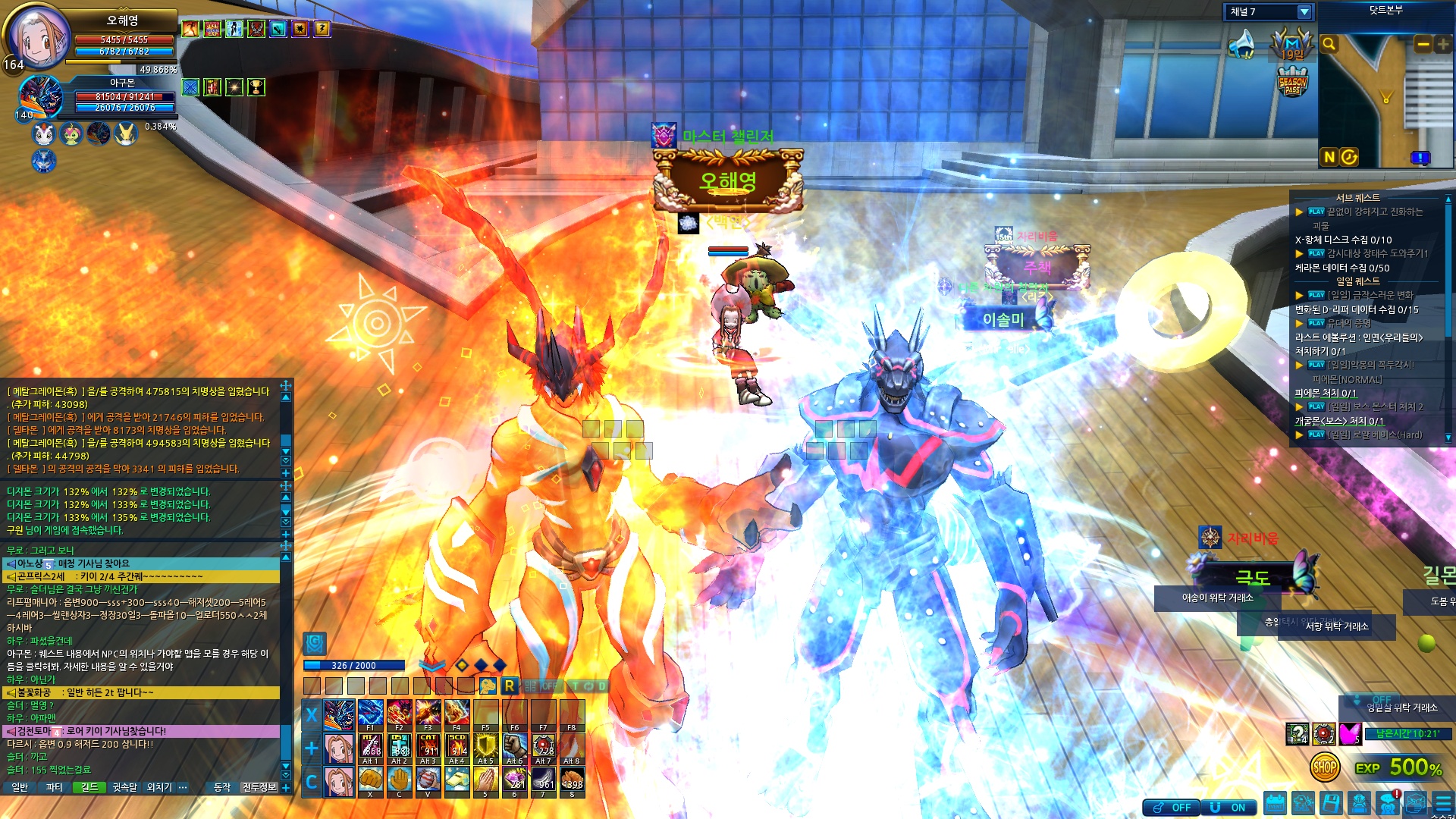
Task: Toggle the potion auto-use OFF button
Action: tap(1172, 808)
